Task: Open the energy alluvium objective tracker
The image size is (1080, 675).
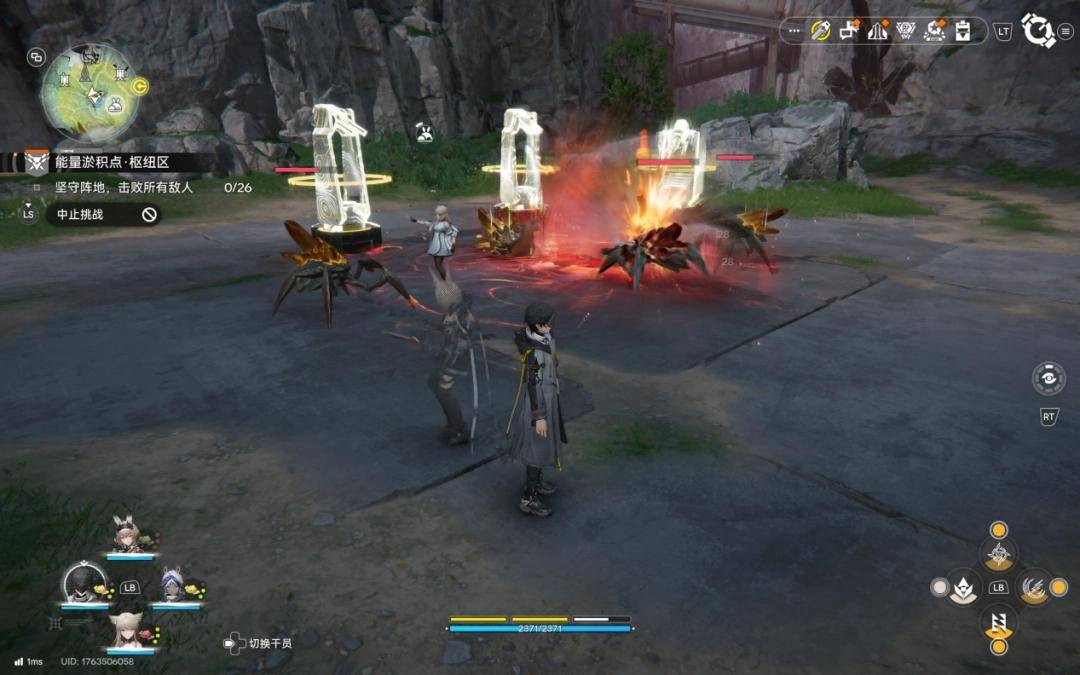Action: [x=110, y=162]
